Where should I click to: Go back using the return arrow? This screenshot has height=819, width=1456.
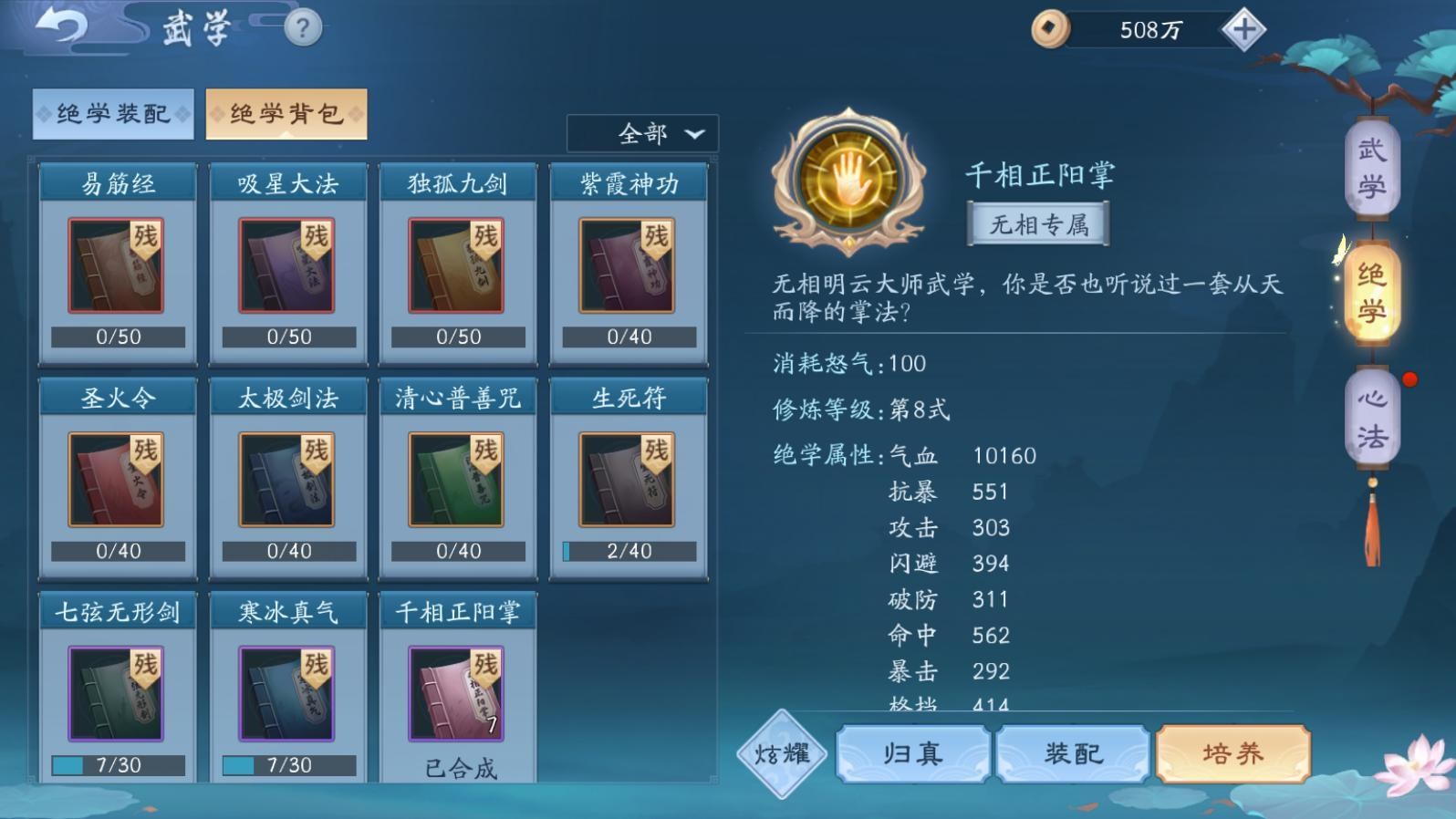click(62, 26)
